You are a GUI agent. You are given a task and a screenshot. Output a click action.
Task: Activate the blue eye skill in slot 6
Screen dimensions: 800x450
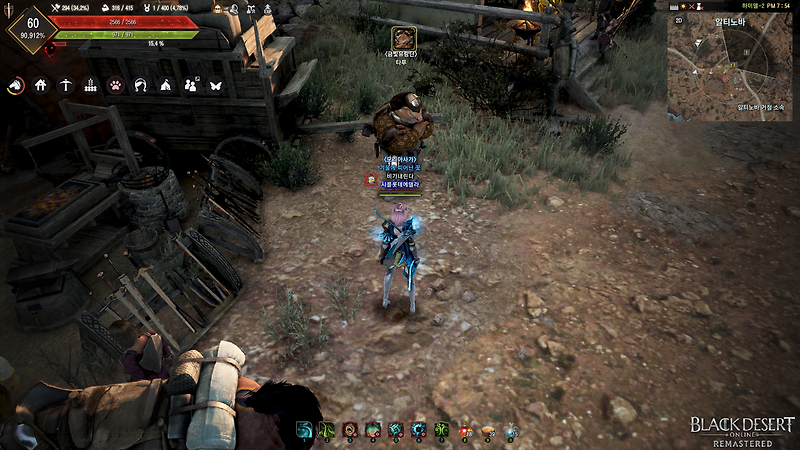418,430
